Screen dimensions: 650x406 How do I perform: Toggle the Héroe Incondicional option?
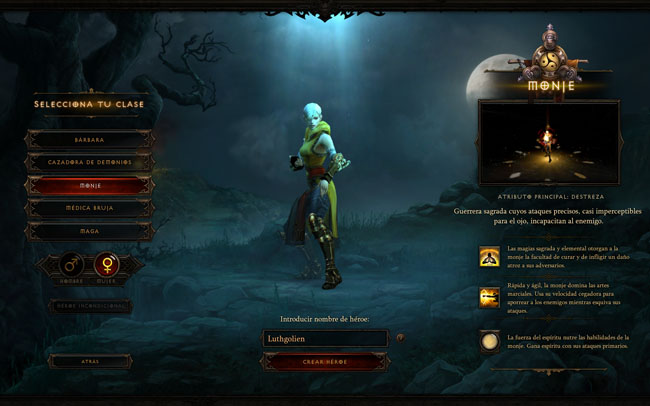pyautogui.click(x=90, y=305)
